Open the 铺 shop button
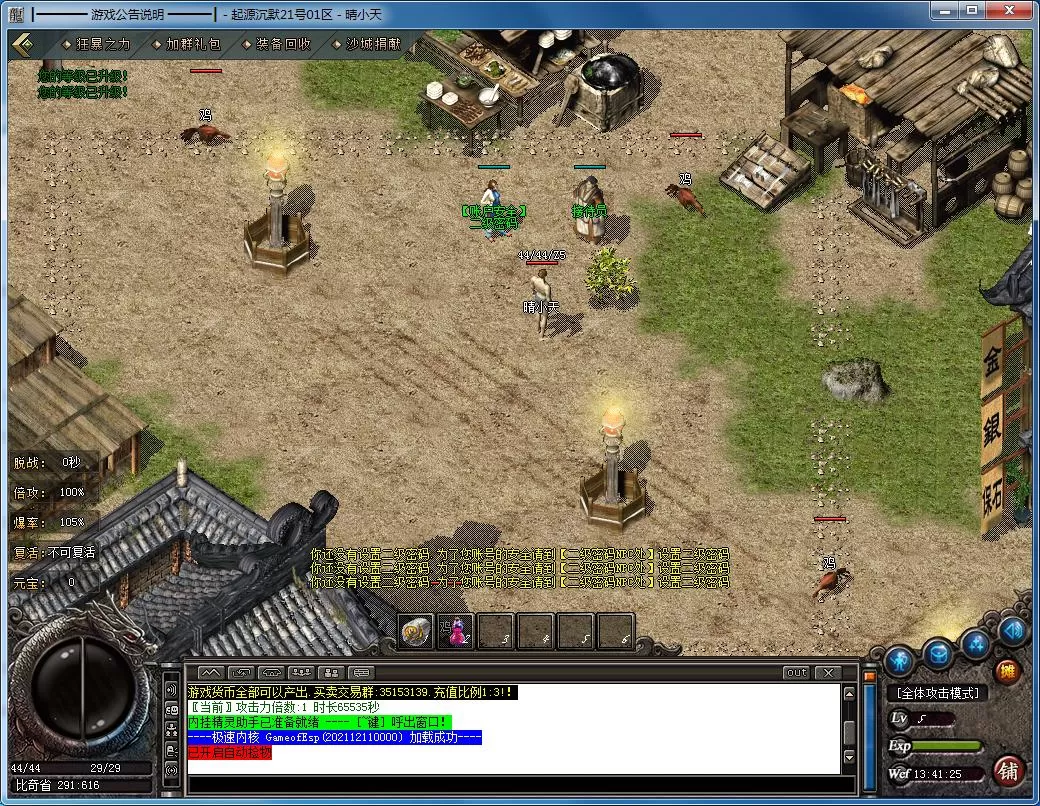The width and height of the screenshot is (1040, 806). (1009, 771)
